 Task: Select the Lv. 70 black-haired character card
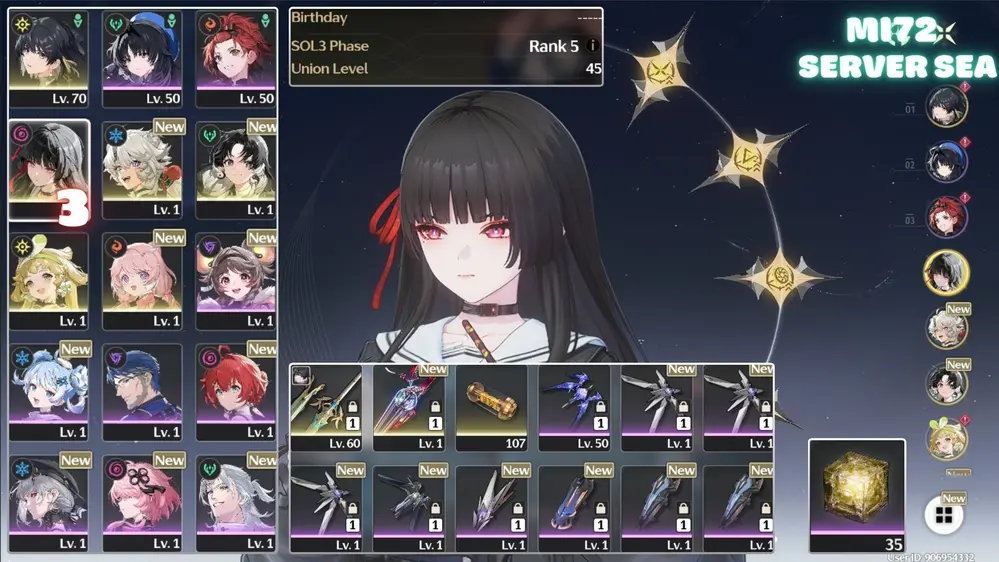48,58
